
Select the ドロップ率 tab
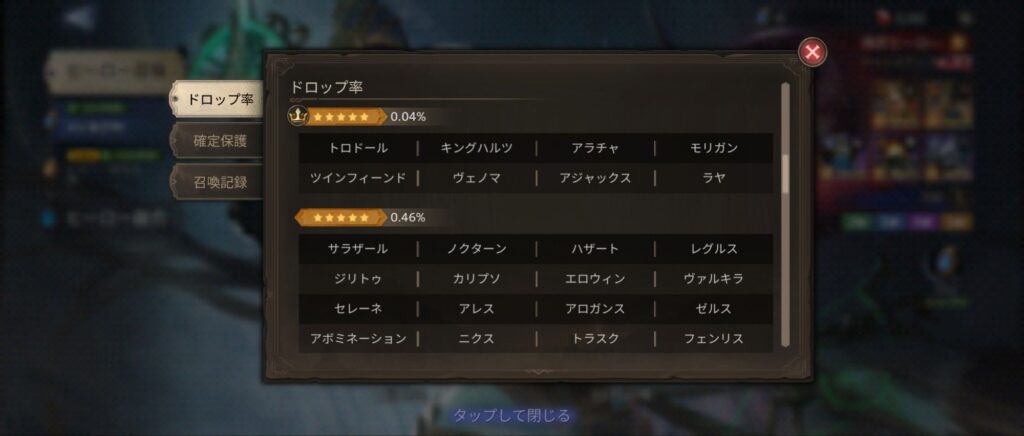click(219, 99)
